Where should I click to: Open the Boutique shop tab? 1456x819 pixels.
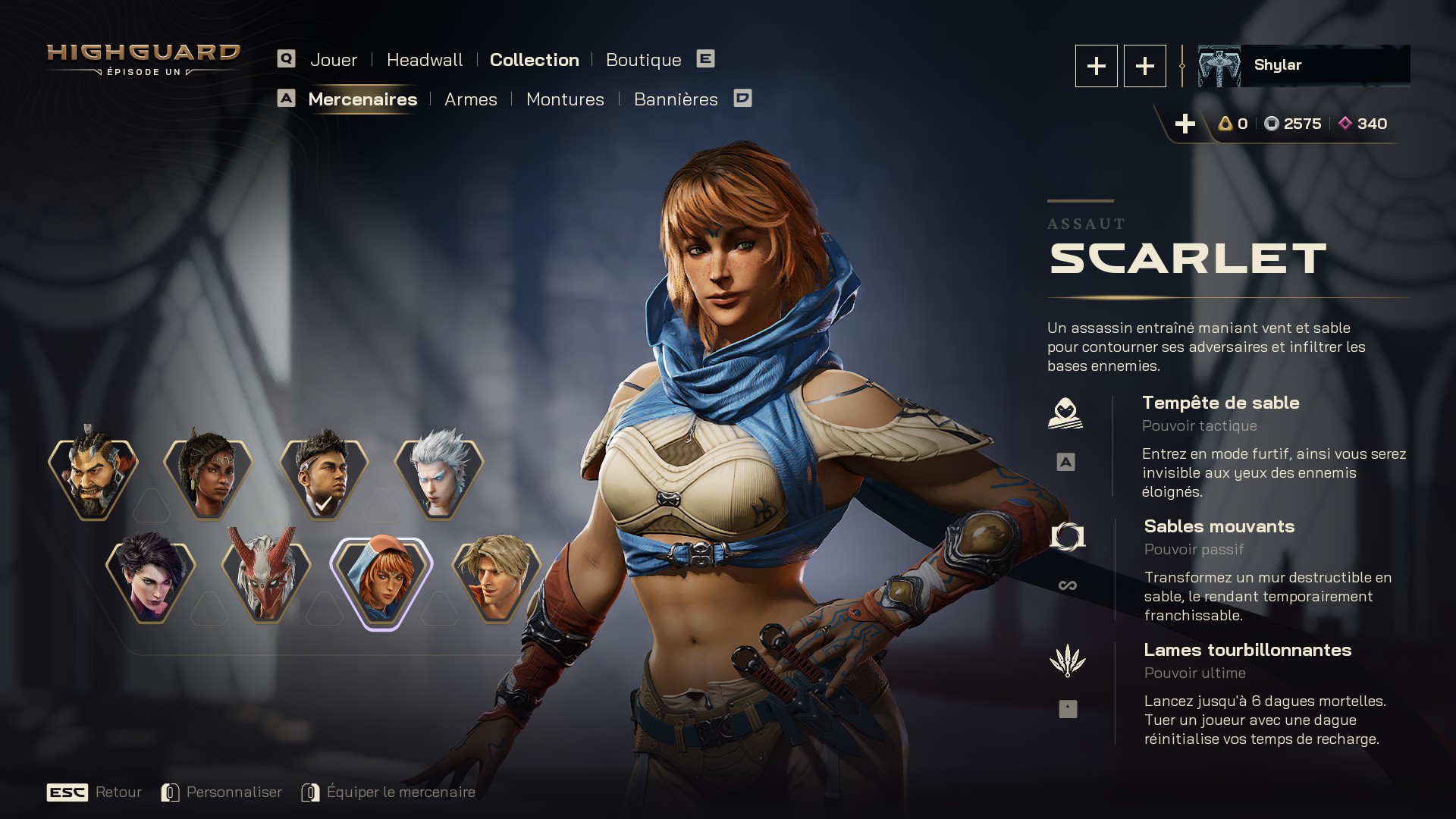coord(643,60)
